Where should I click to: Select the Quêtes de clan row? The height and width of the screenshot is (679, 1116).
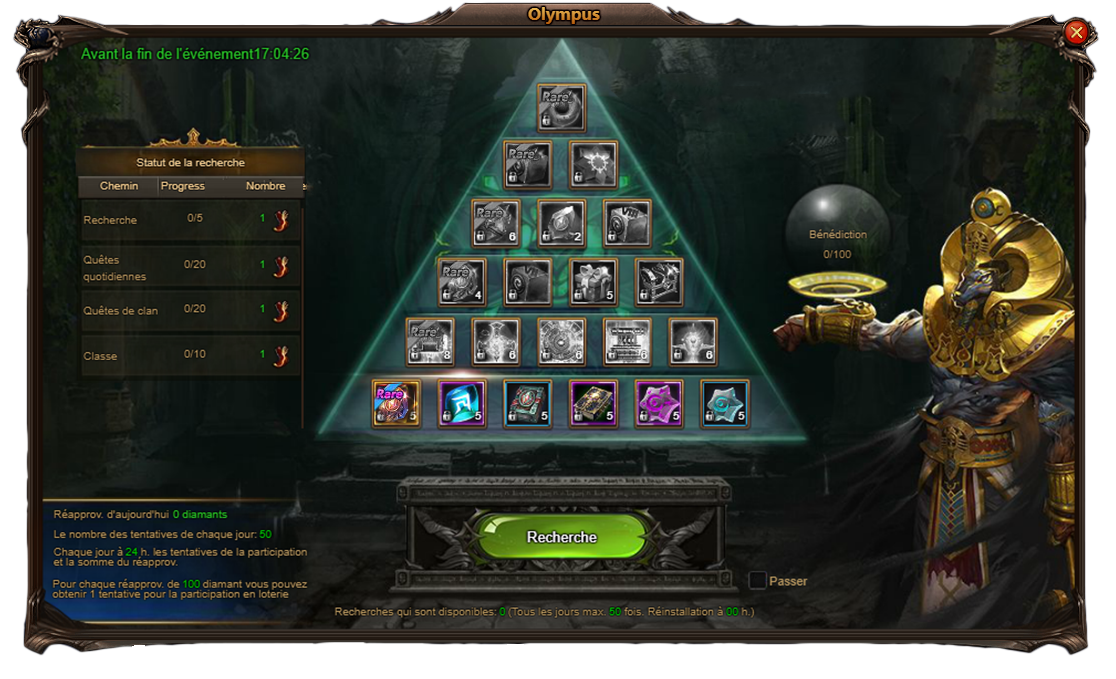(x=190, y=311)
